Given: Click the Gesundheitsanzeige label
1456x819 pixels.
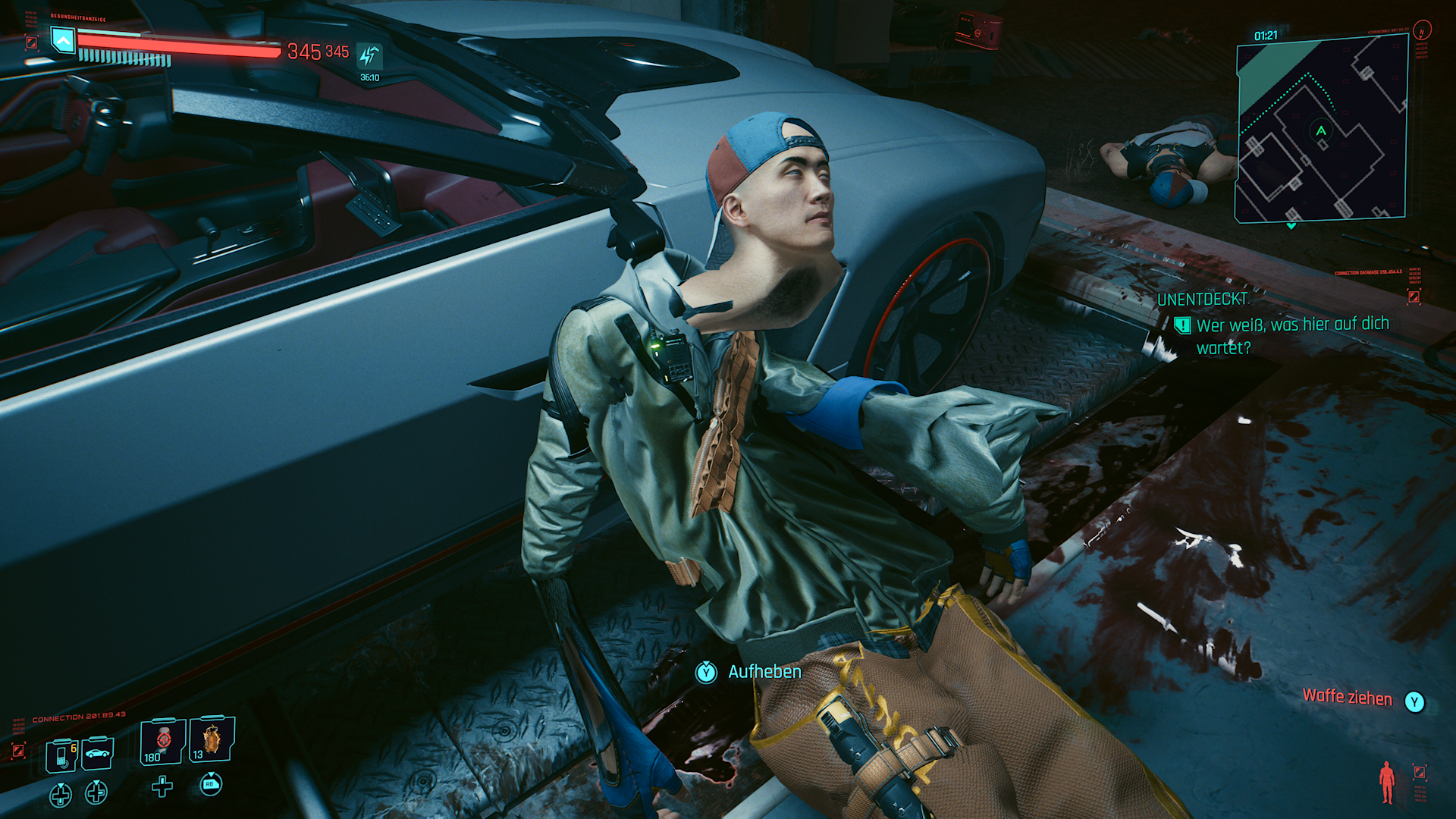Looking at the screenshot, I should 78,17.
